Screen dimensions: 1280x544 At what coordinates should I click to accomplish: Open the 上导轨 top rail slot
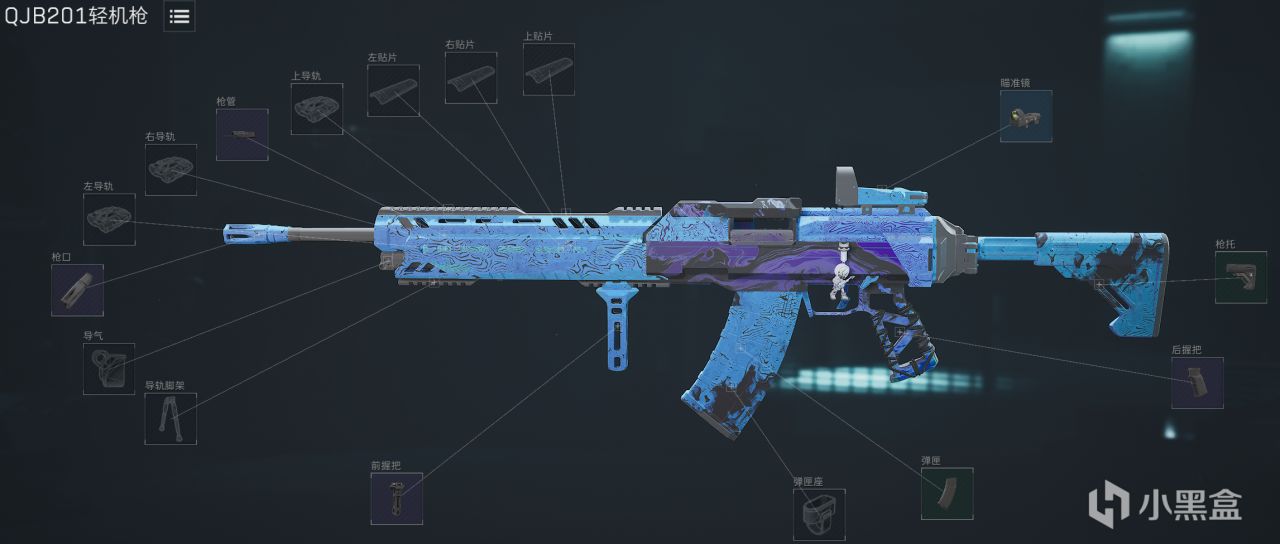point(317,109)
